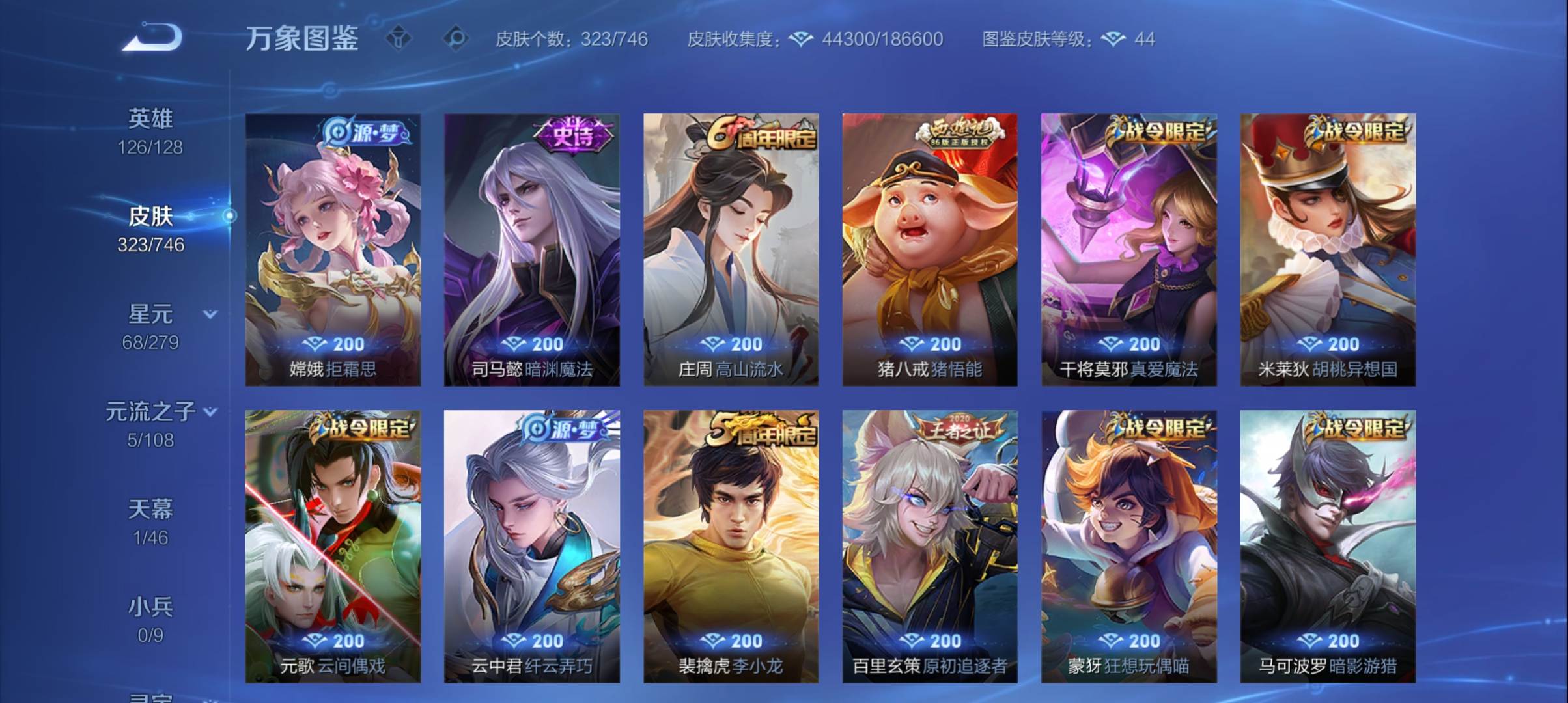Click the gem icon beside 图鉴皮肤等级 44
Viewport: 1568px width, 703px height.
click(1116, 40)
